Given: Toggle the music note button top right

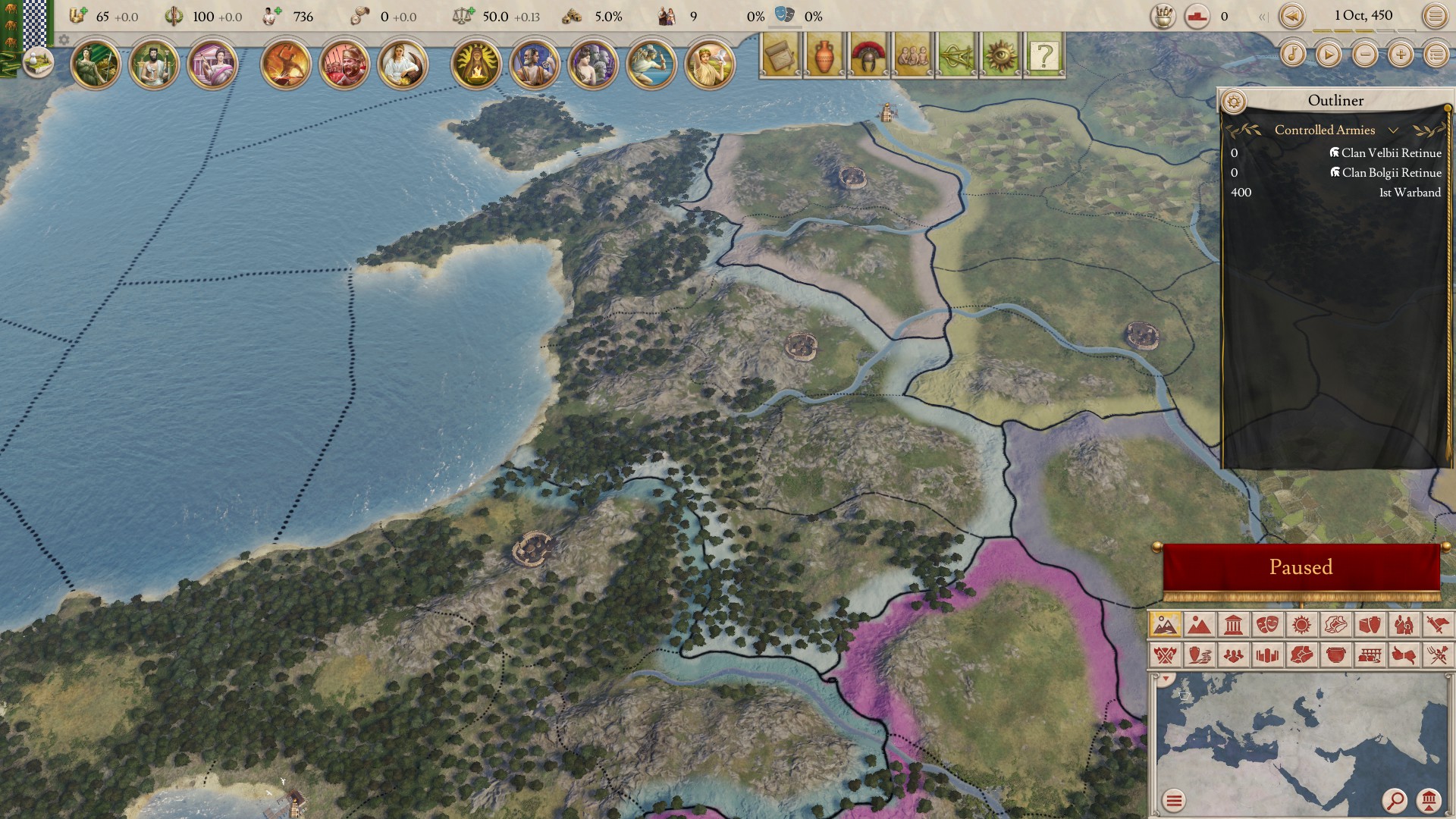Looking at the screenshot, I should 1293,54.
